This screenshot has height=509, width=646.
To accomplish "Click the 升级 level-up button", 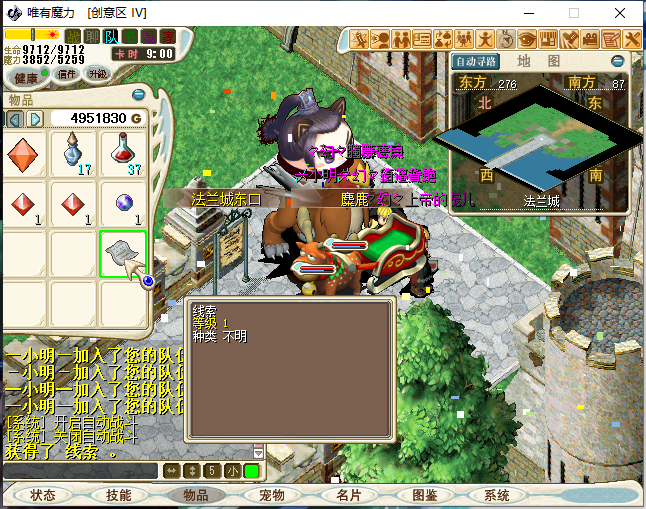I will pyautogui.click(x=97, y=75).
